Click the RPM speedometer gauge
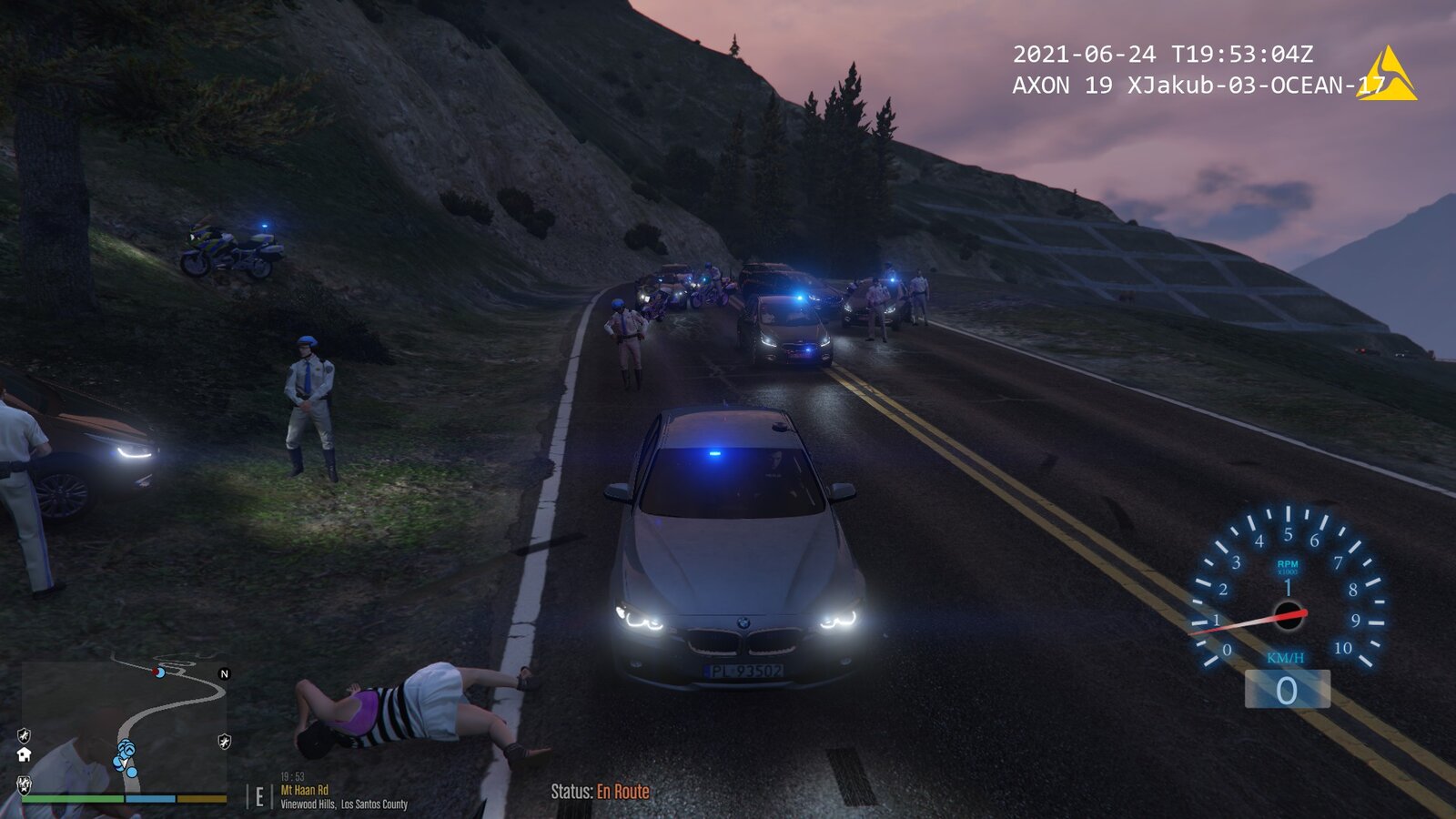Image resolution: width=1456 pixels, height=819 pixels. click(1287, 591)
